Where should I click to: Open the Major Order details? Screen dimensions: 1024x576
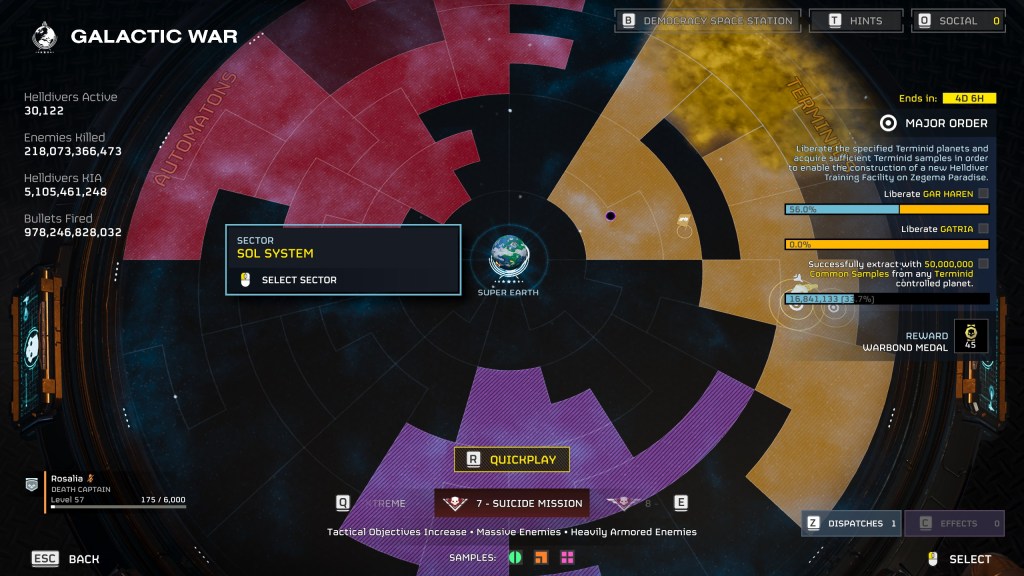click(x=934, y=123)
